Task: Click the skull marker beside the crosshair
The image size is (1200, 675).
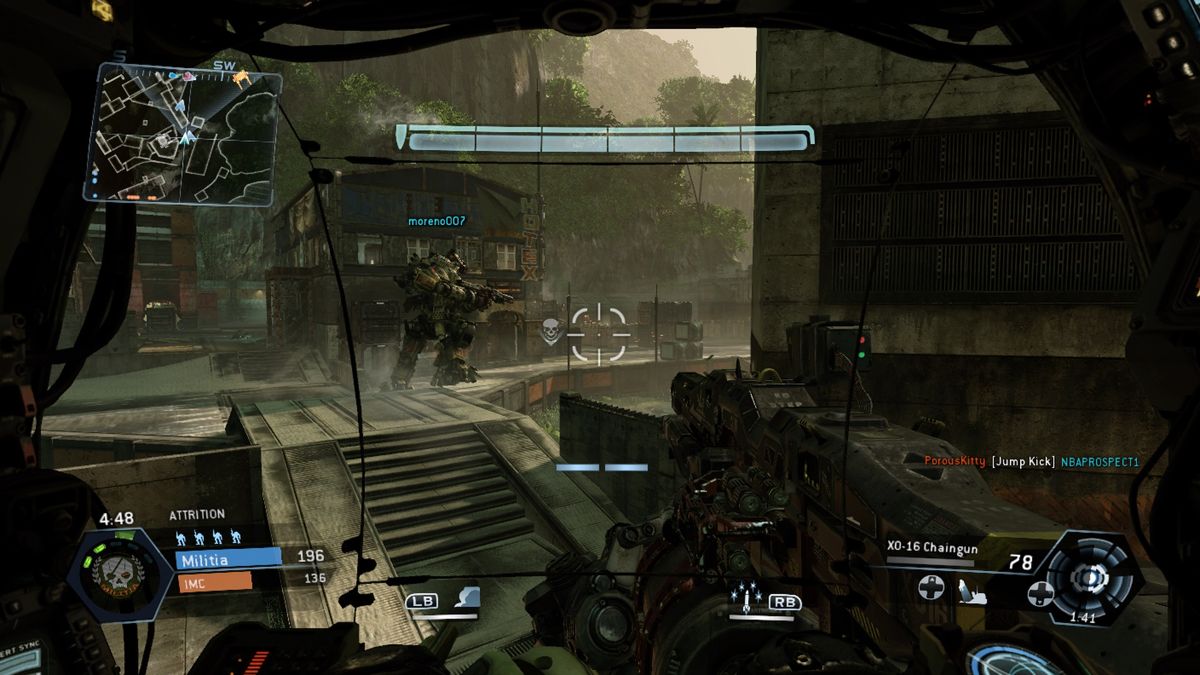Action: click(548, 329)
